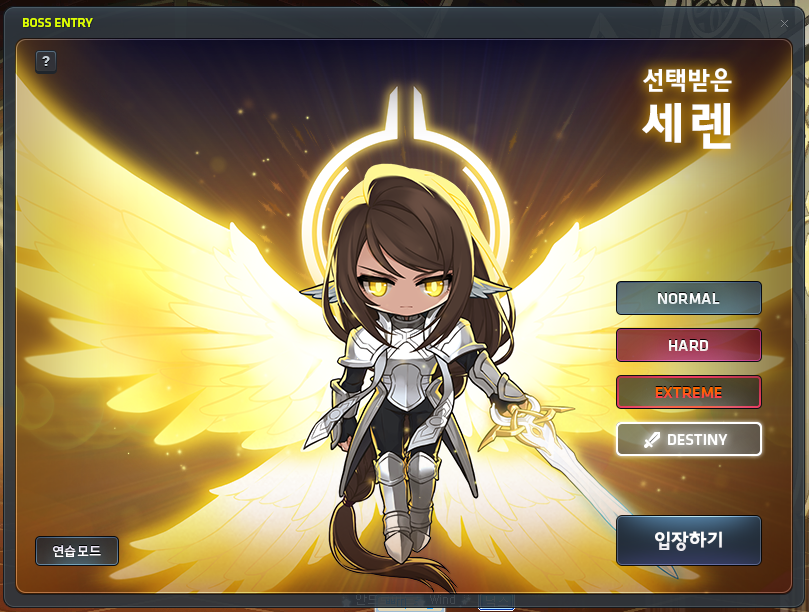Click the 입장하기 enter button
Screen dimensions: 809x612
coord(688,540)
